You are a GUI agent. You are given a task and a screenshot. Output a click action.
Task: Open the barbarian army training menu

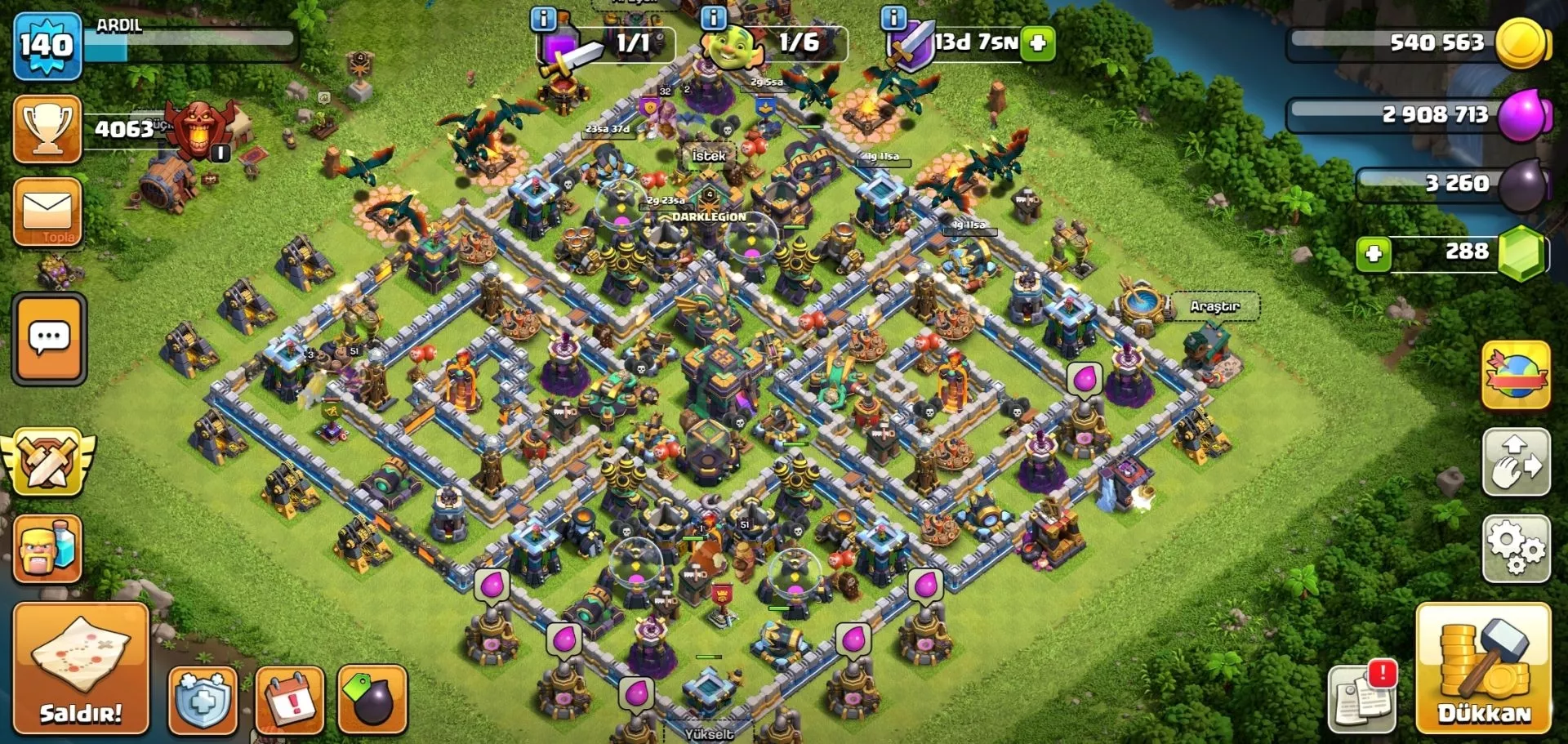click(x=47, y=548)
